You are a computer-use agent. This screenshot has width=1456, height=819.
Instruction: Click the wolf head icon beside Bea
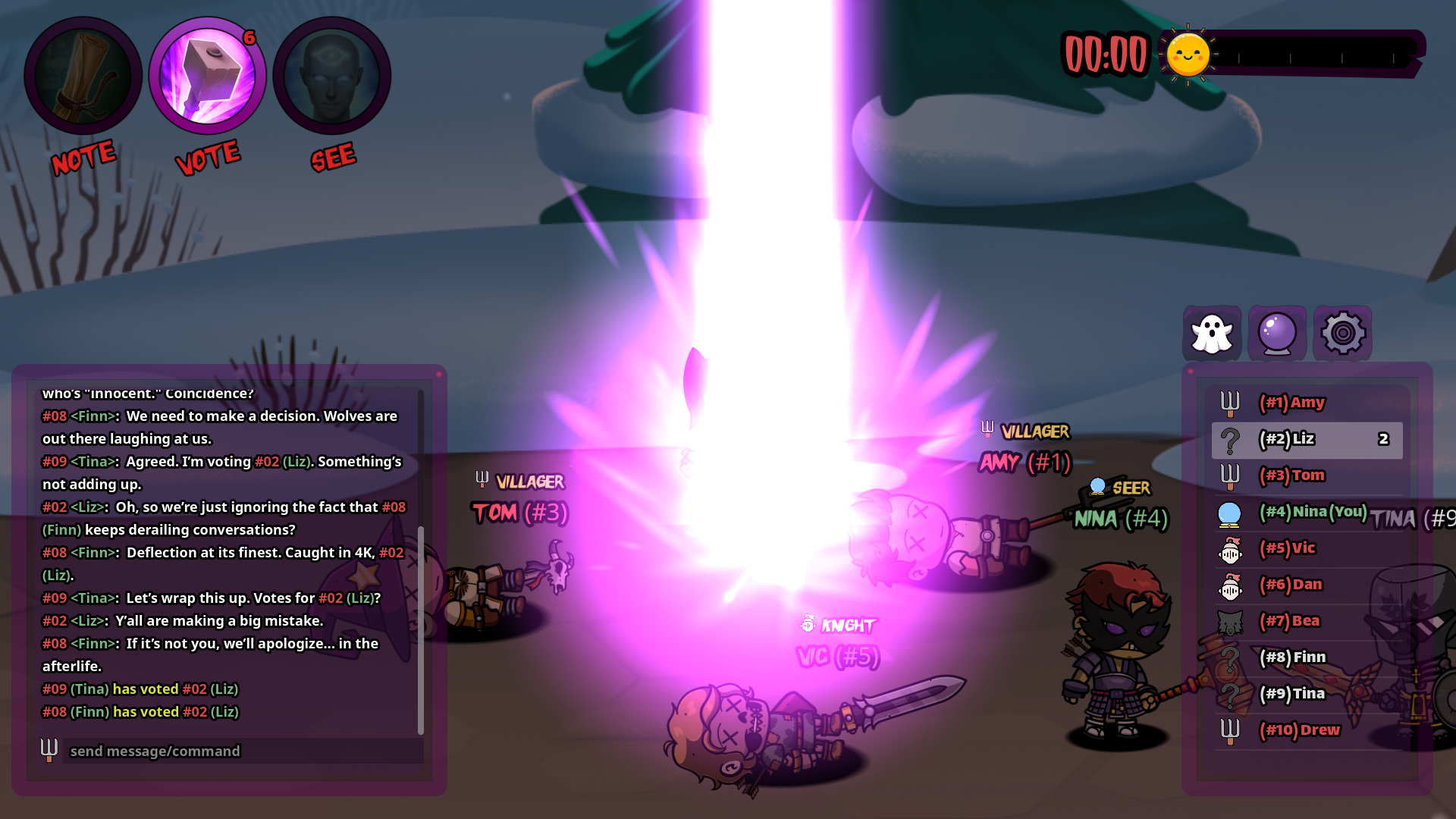1231,621
